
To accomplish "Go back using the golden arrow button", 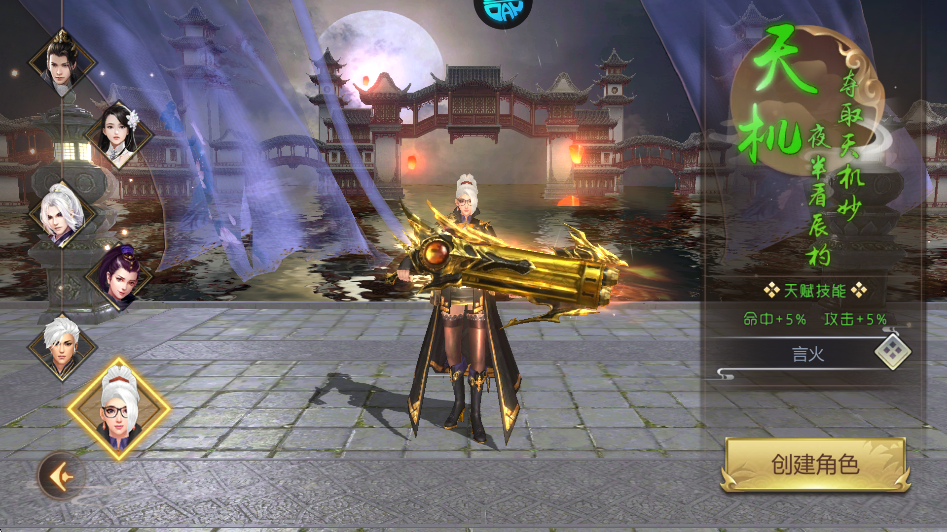I will click(x=59, y=474).
